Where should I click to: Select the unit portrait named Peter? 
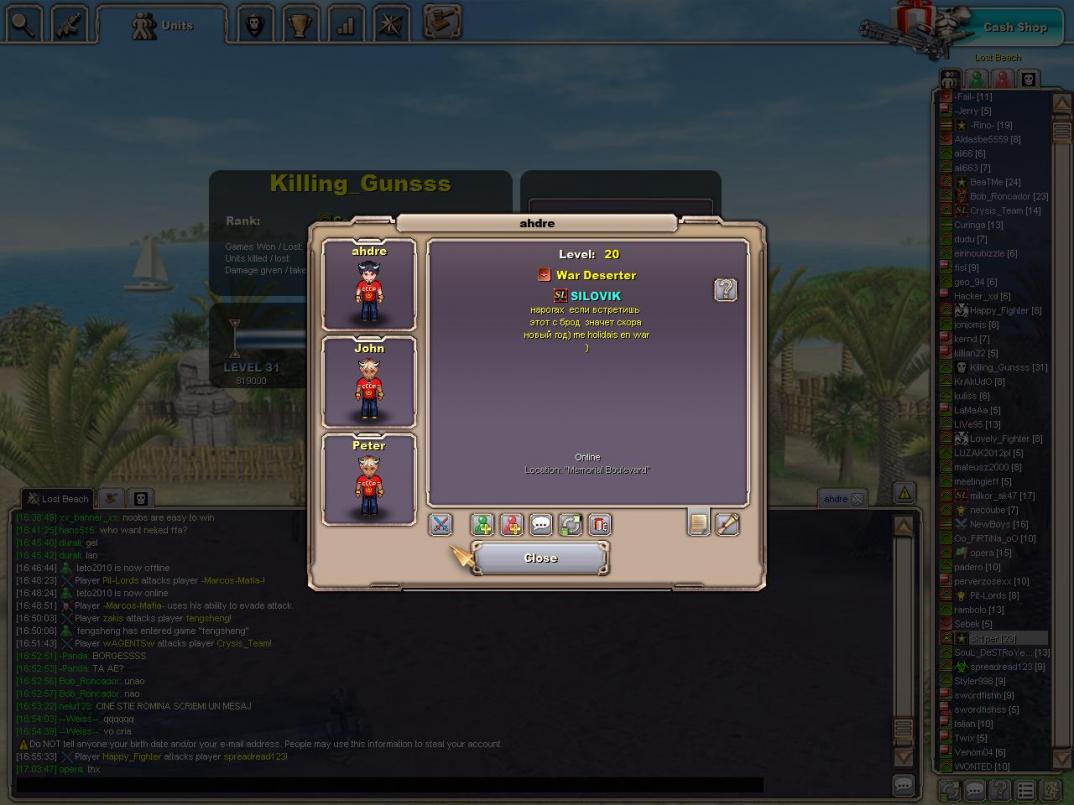[369, 480]
